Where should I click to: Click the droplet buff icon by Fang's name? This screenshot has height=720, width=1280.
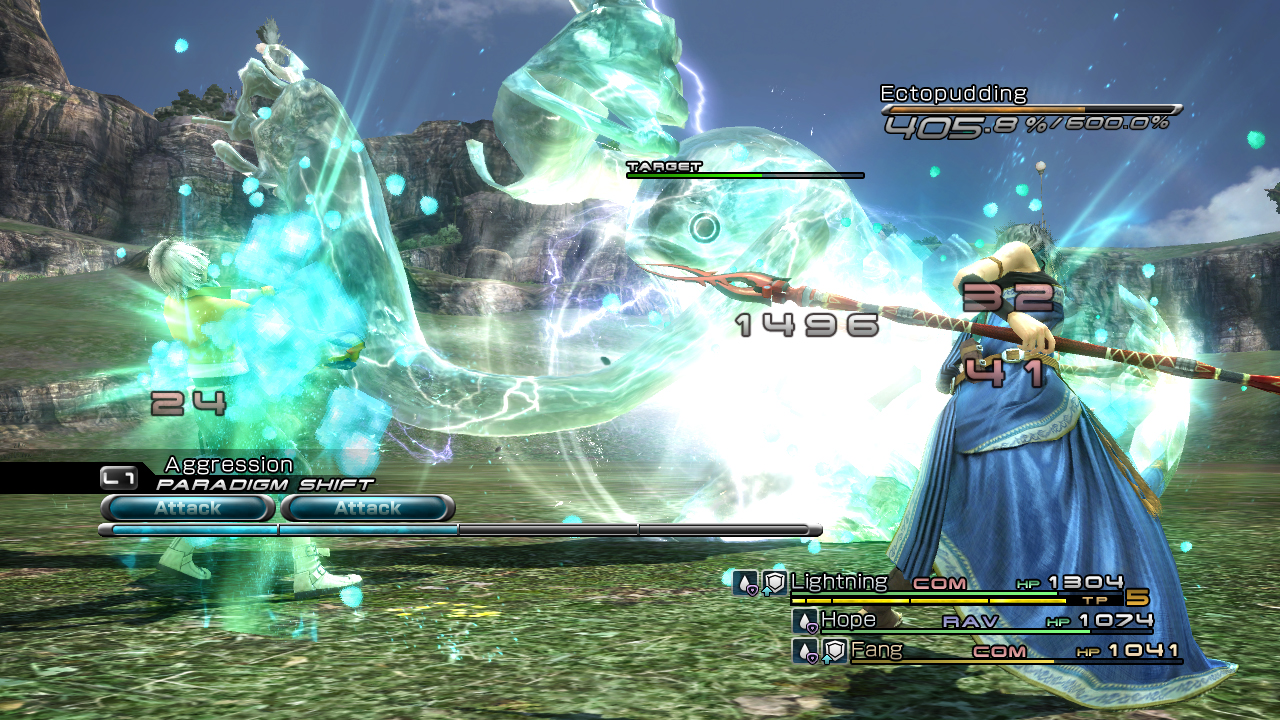pyautogui.click(x=806, y=652)
